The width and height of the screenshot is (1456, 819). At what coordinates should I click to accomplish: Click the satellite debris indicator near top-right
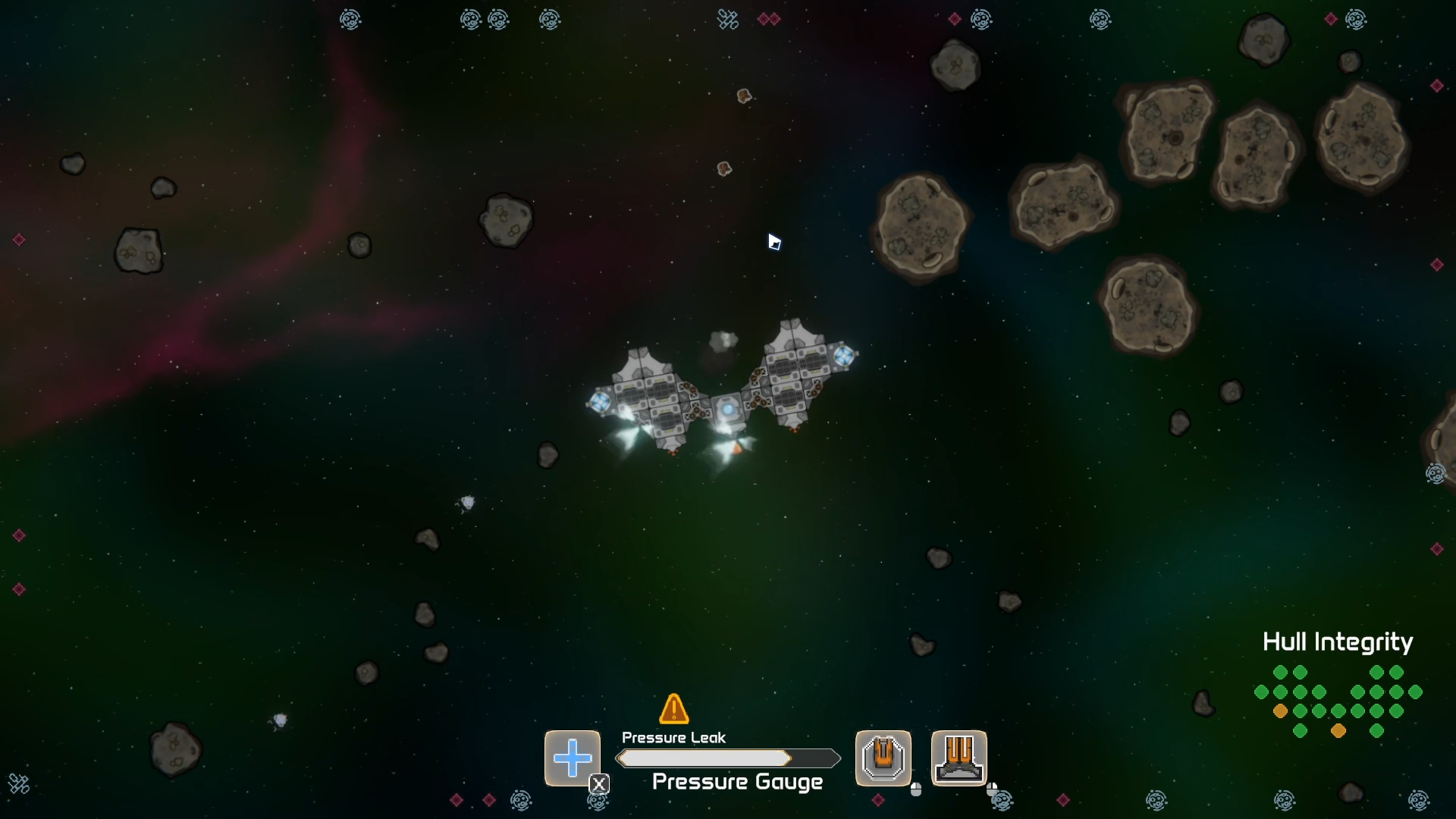pos(726,19)
